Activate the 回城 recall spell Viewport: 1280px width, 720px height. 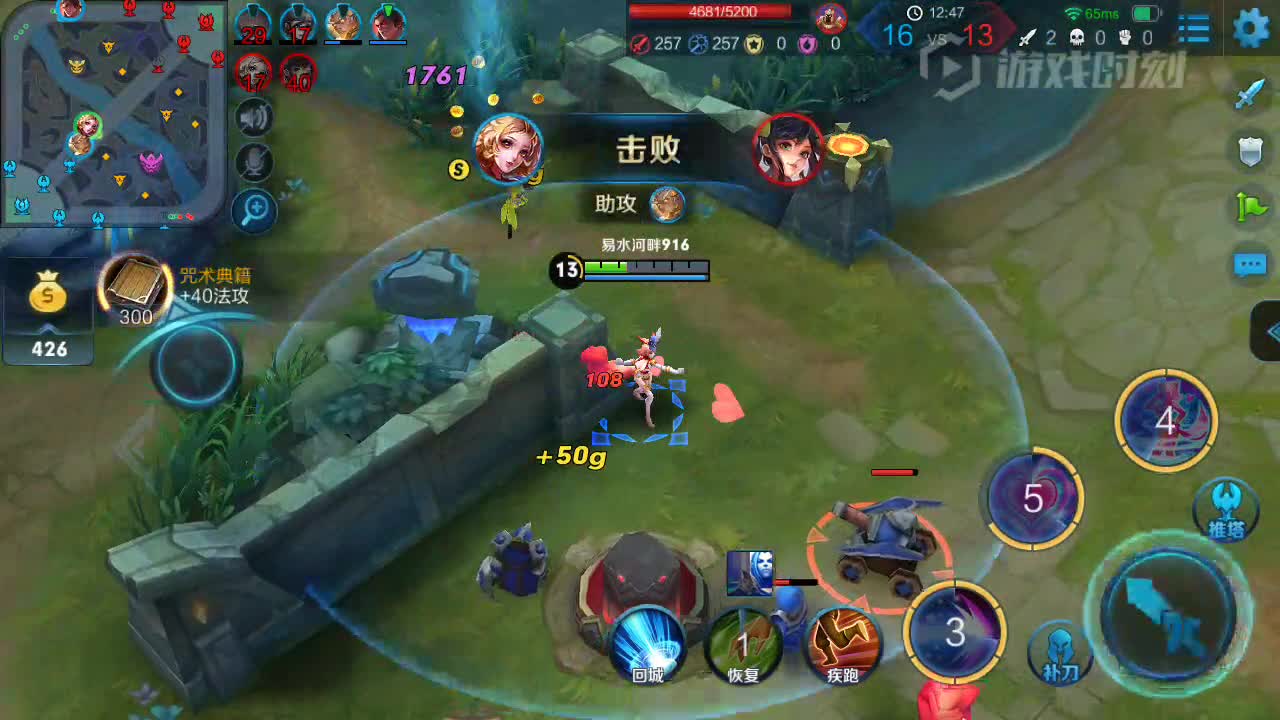click(x=648, y=645)
